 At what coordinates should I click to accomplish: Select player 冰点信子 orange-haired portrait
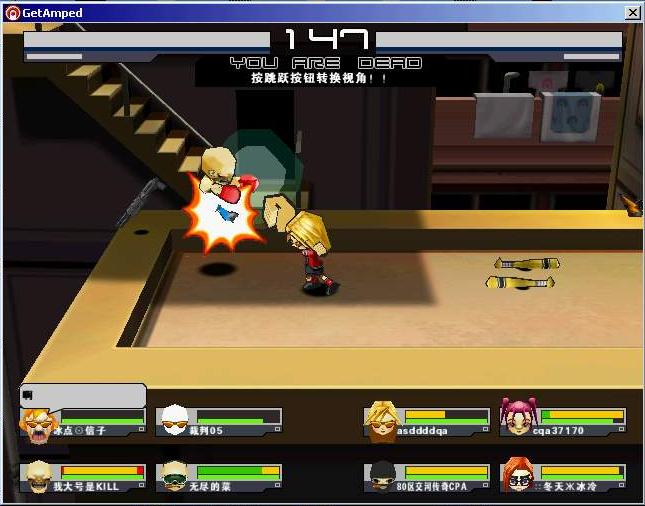pos(38,423)
